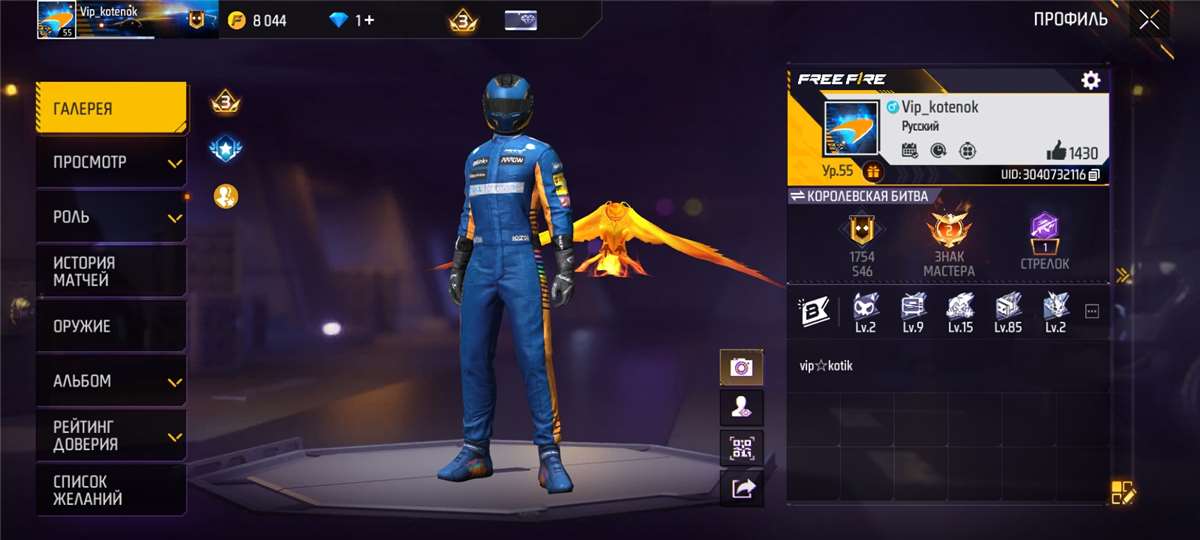Switch mode from Королевская битва
Viewport: 1200px width, 540px height.
coord(859,196)
